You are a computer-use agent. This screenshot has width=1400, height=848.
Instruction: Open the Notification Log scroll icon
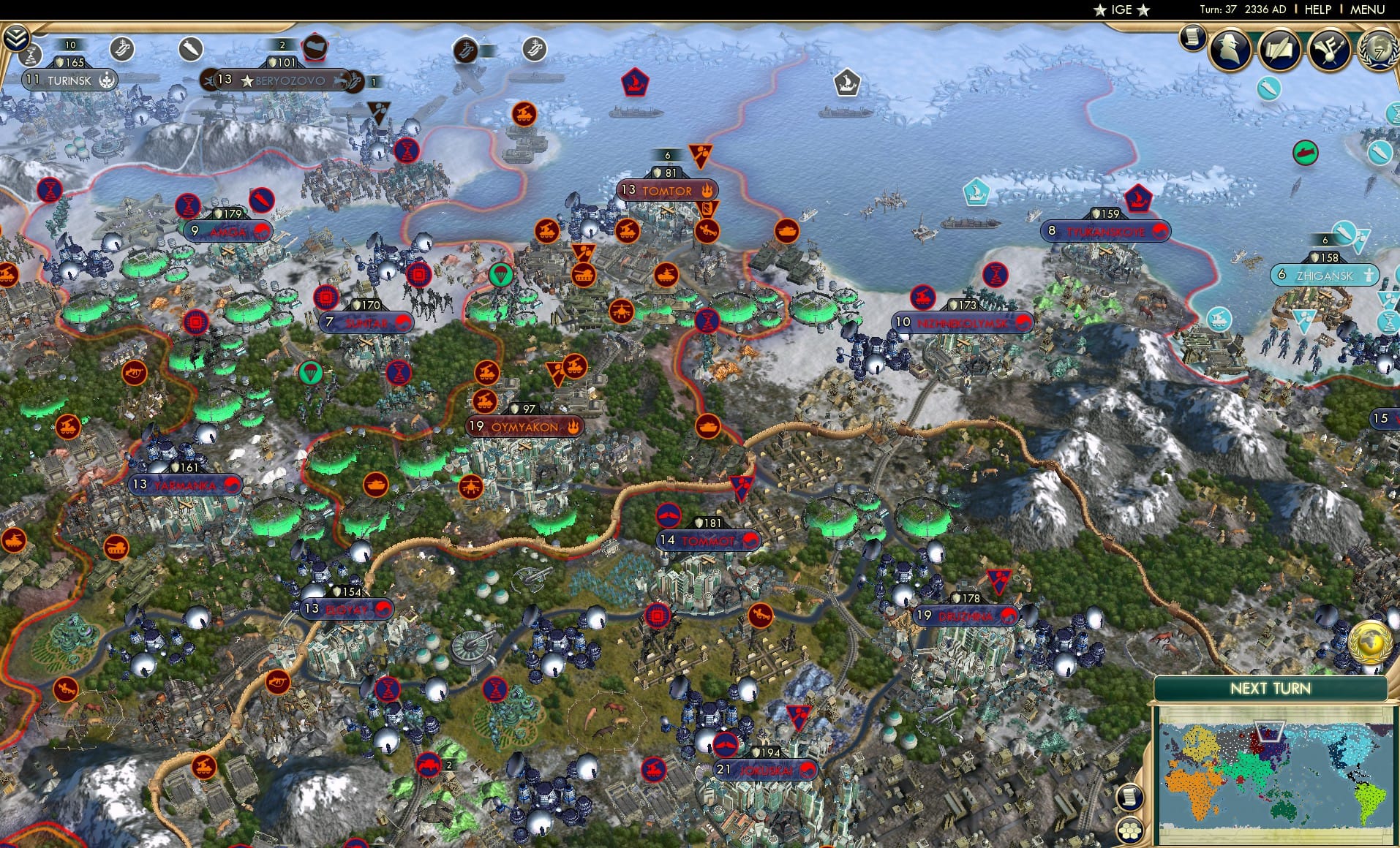[x=1193, y=38]
